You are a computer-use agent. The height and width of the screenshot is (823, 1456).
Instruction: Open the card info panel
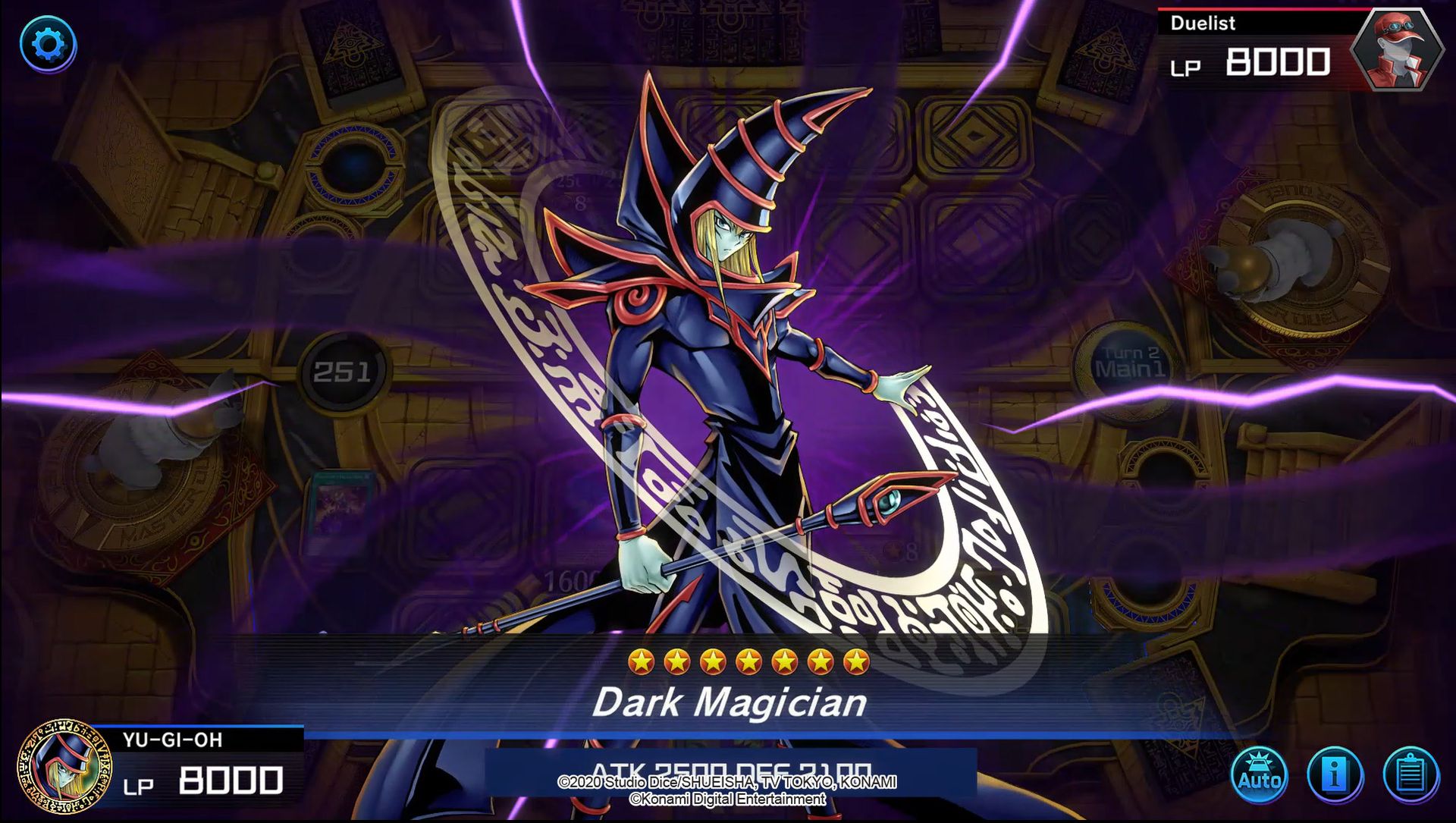pos(1335,774)
